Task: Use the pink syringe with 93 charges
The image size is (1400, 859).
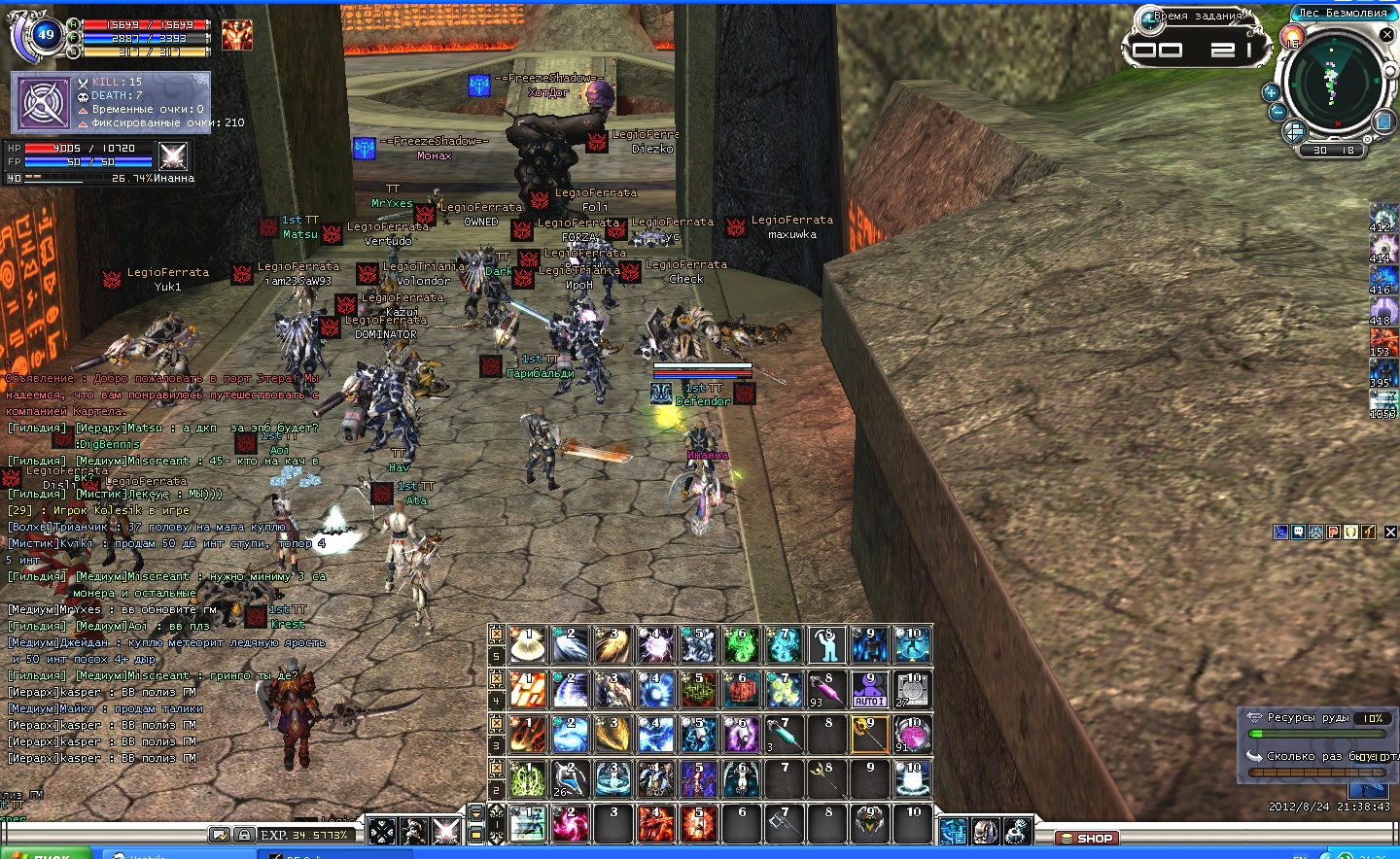Action: 825,689
